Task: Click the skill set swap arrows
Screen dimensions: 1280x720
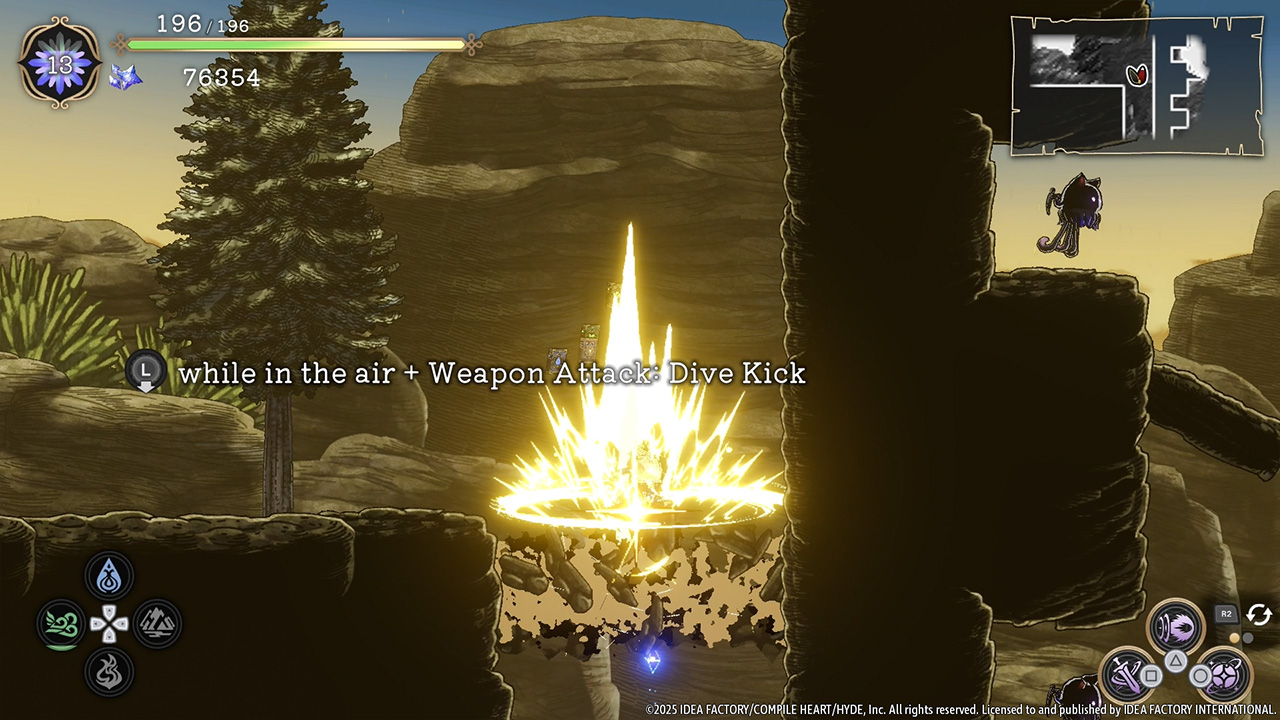Action: [1258, 615]
